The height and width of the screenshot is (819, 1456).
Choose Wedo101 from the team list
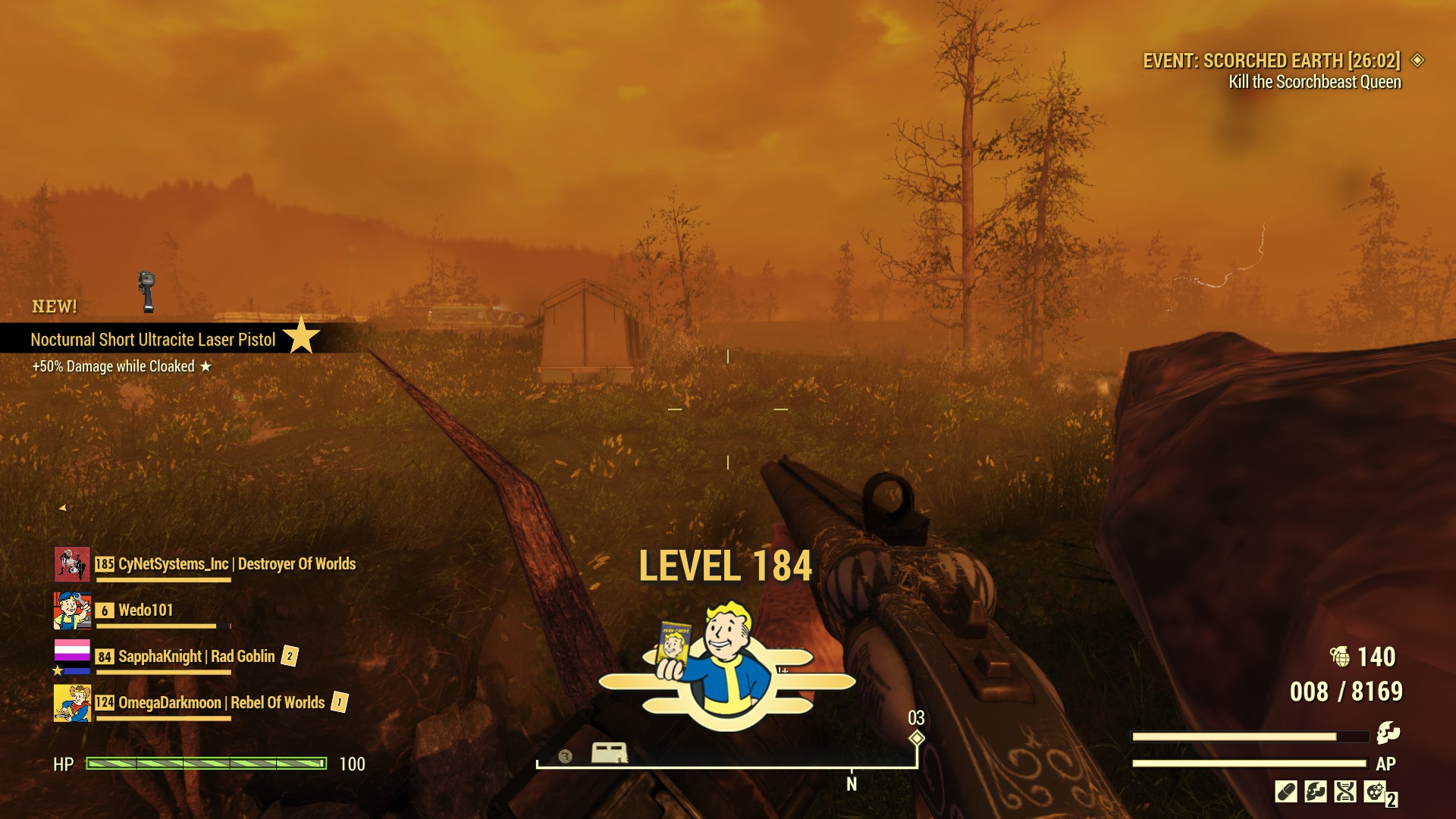[146, 610]
